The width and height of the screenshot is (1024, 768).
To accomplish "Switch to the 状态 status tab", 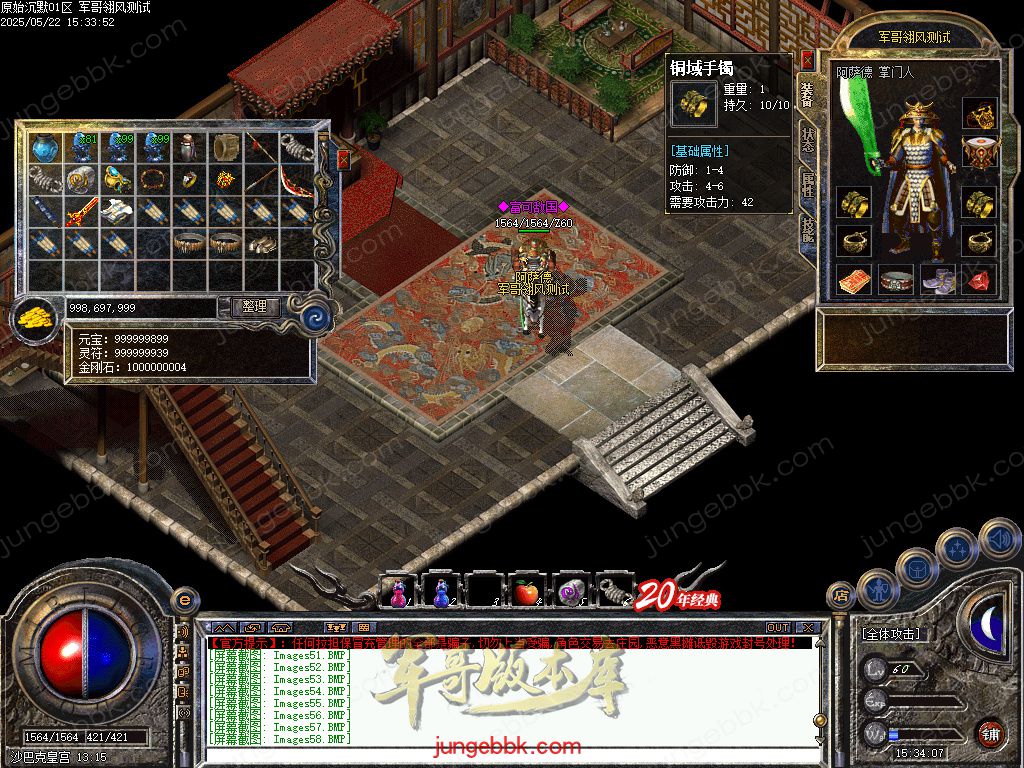I will tap(807, 140).
